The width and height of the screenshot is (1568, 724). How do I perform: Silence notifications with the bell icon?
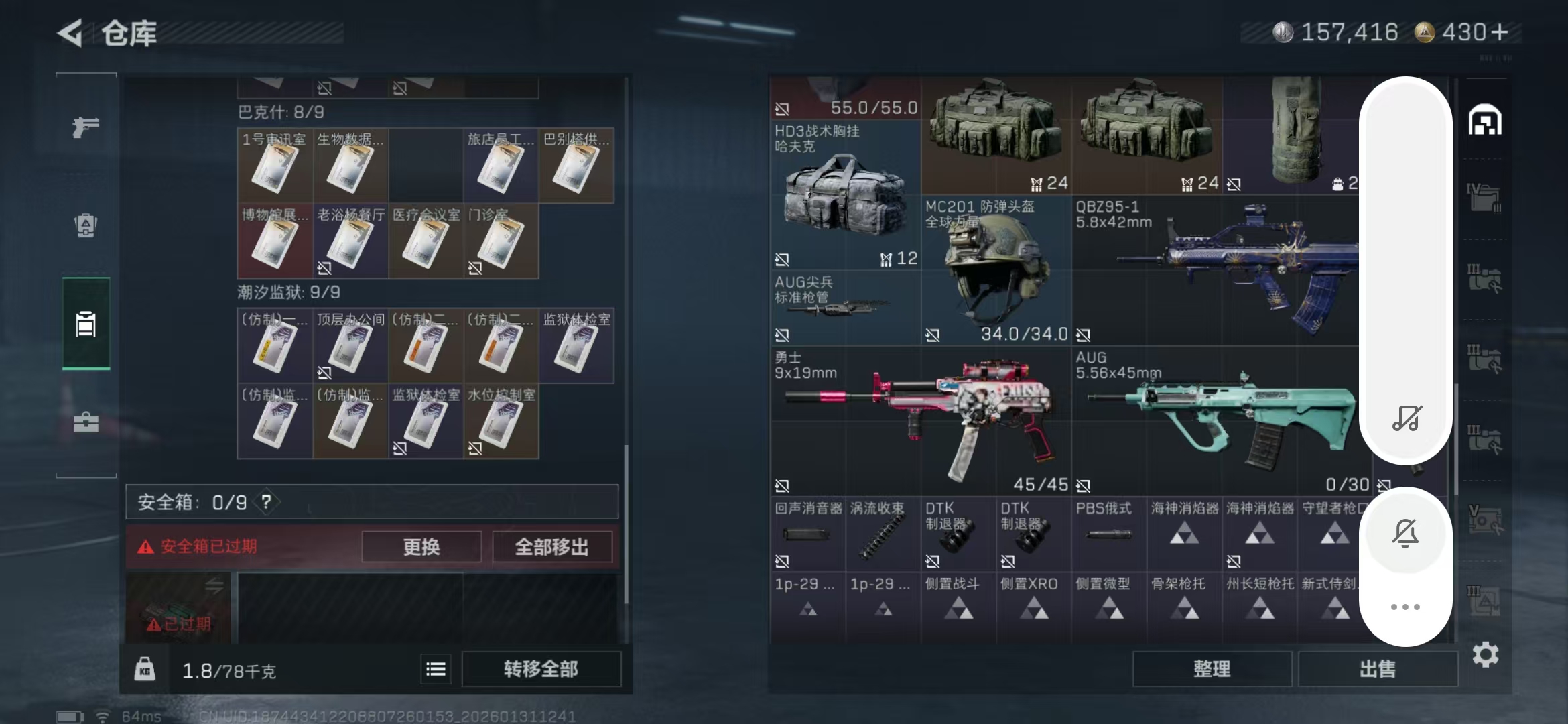pyautogui.click(x=1407, y=533)
